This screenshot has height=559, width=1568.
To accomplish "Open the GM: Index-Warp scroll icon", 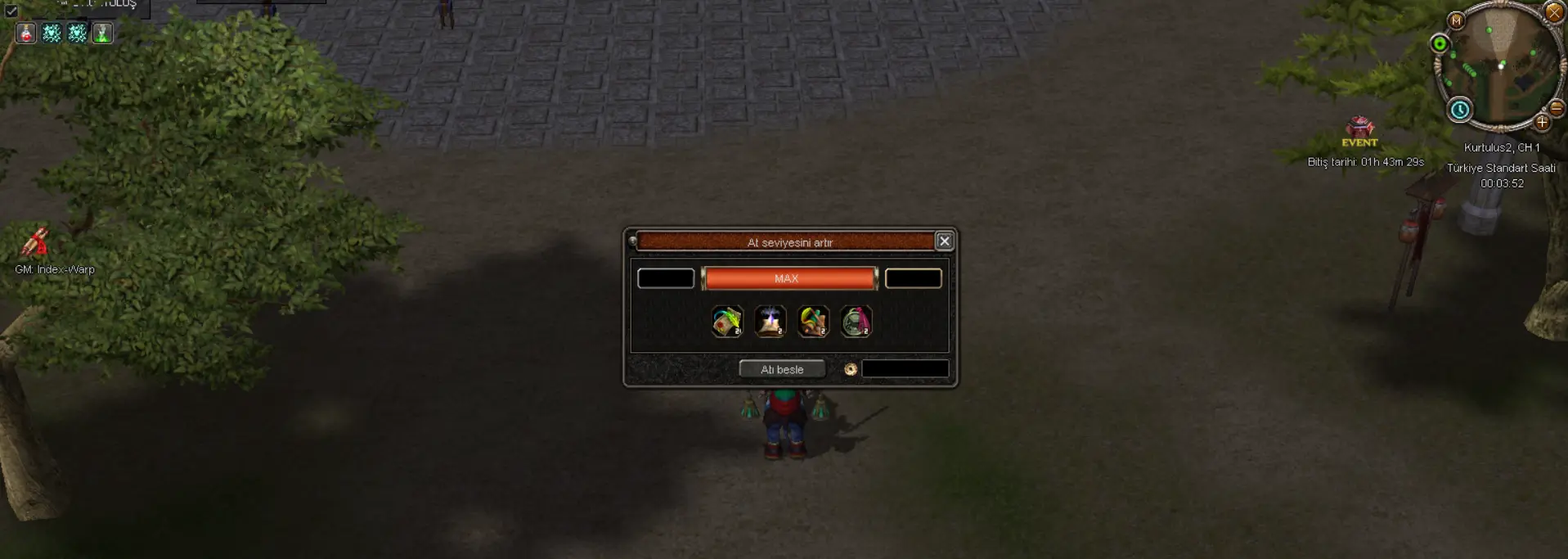I will [35, 242].
